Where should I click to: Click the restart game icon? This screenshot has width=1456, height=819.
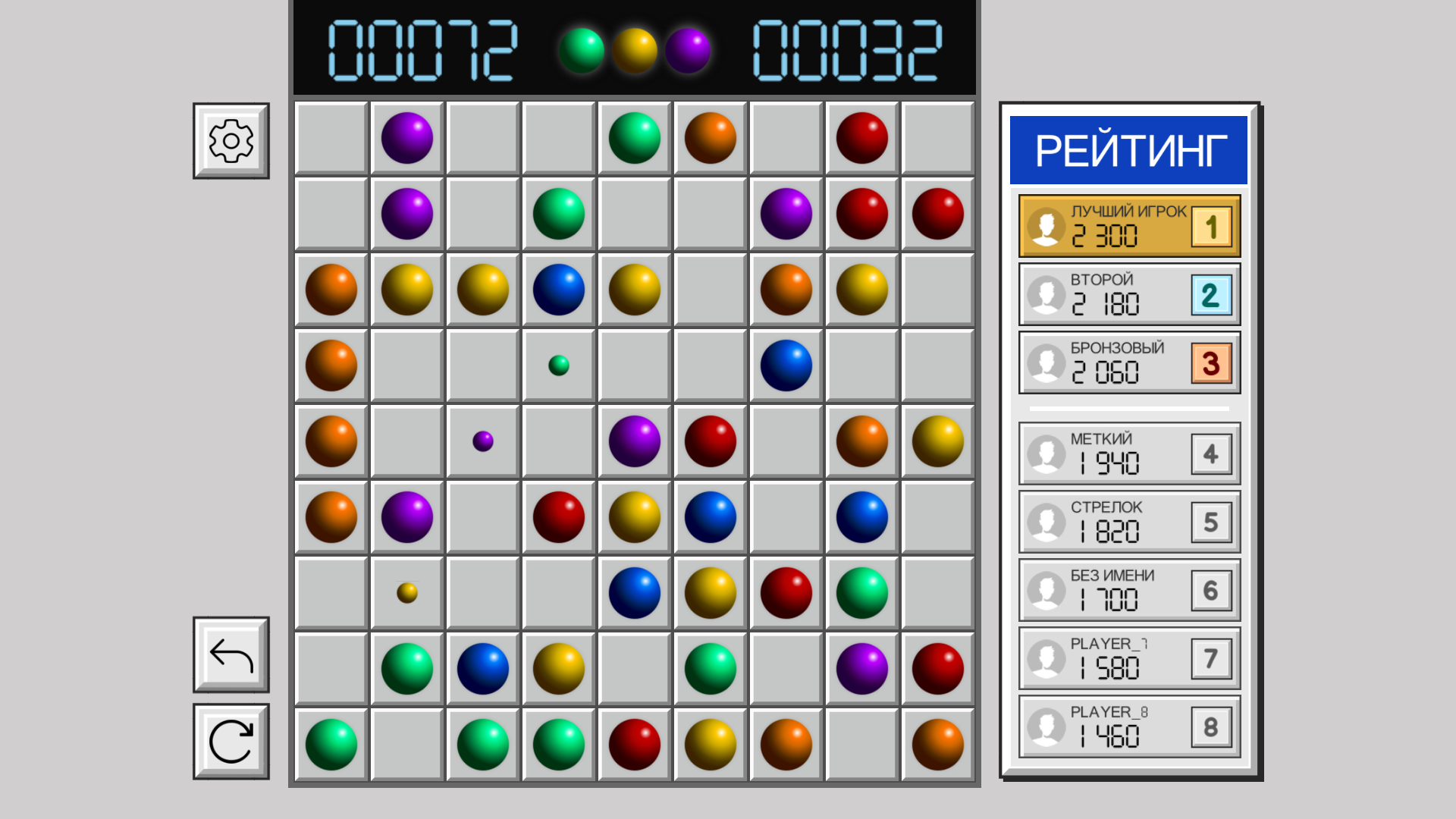[230, 740]
